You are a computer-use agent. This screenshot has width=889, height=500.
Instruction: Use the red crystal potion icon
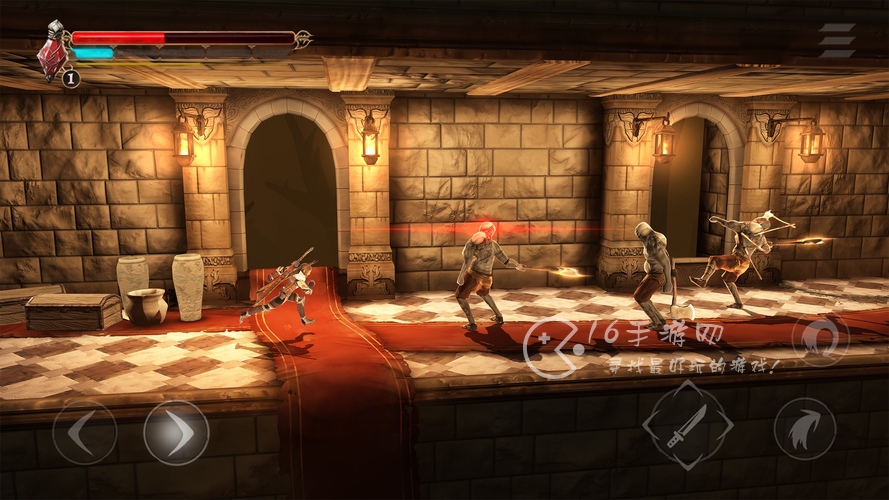point(52,56)
